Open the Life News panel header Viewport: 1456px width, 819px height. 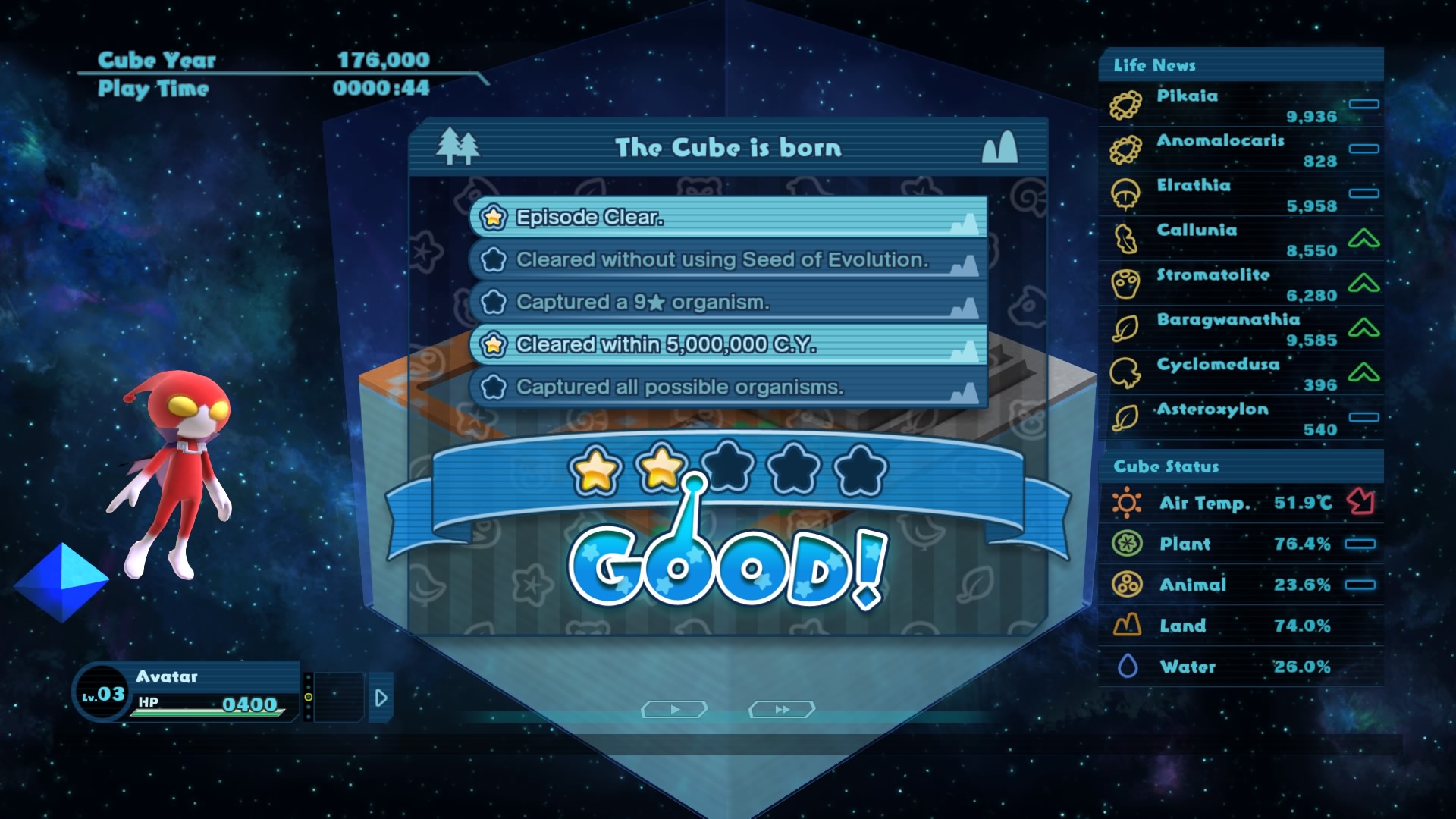[x=1152, y=66]
